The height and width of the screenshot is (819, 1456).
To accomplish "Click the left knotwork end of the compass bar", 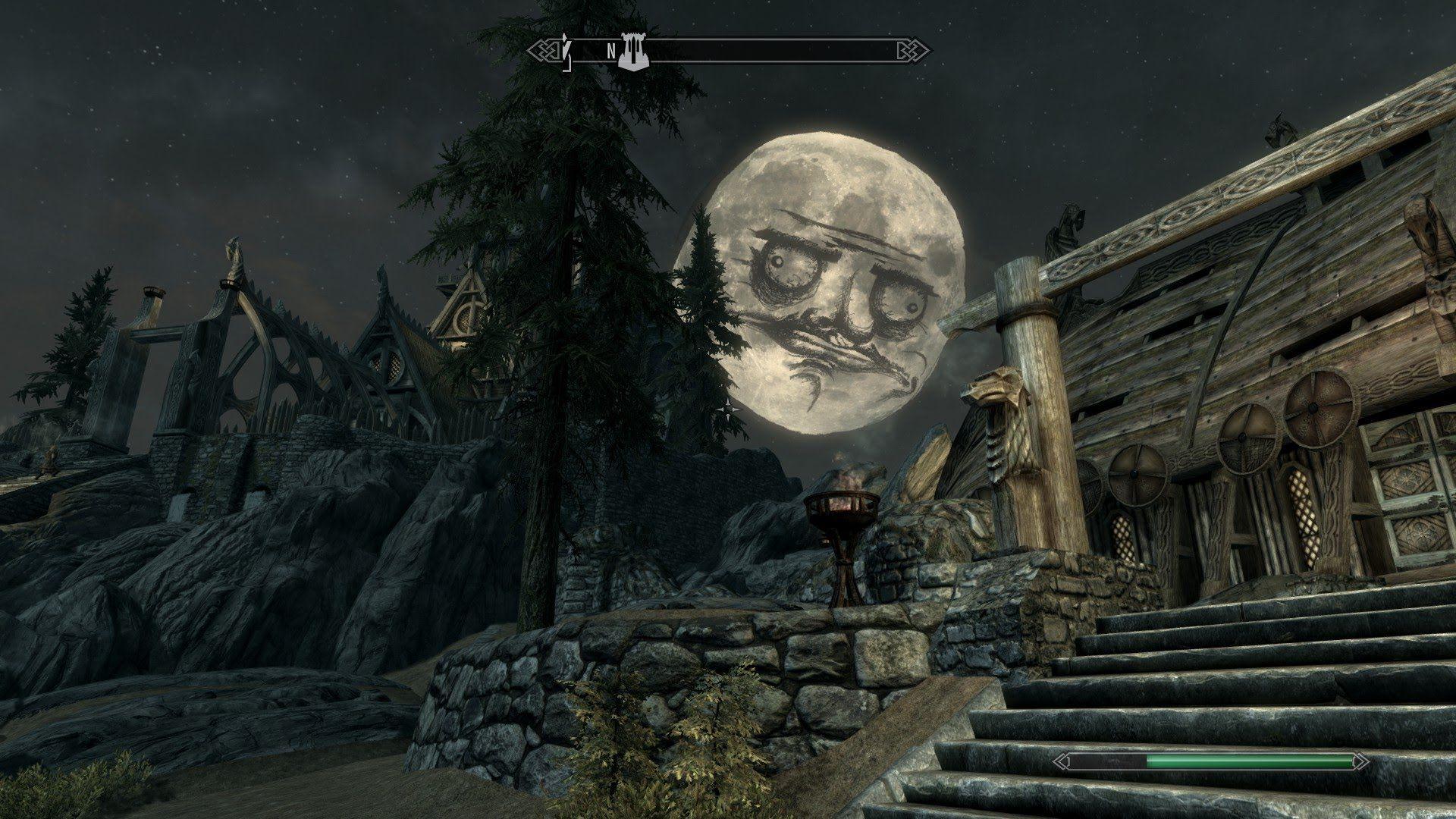I will coord(544,49).
